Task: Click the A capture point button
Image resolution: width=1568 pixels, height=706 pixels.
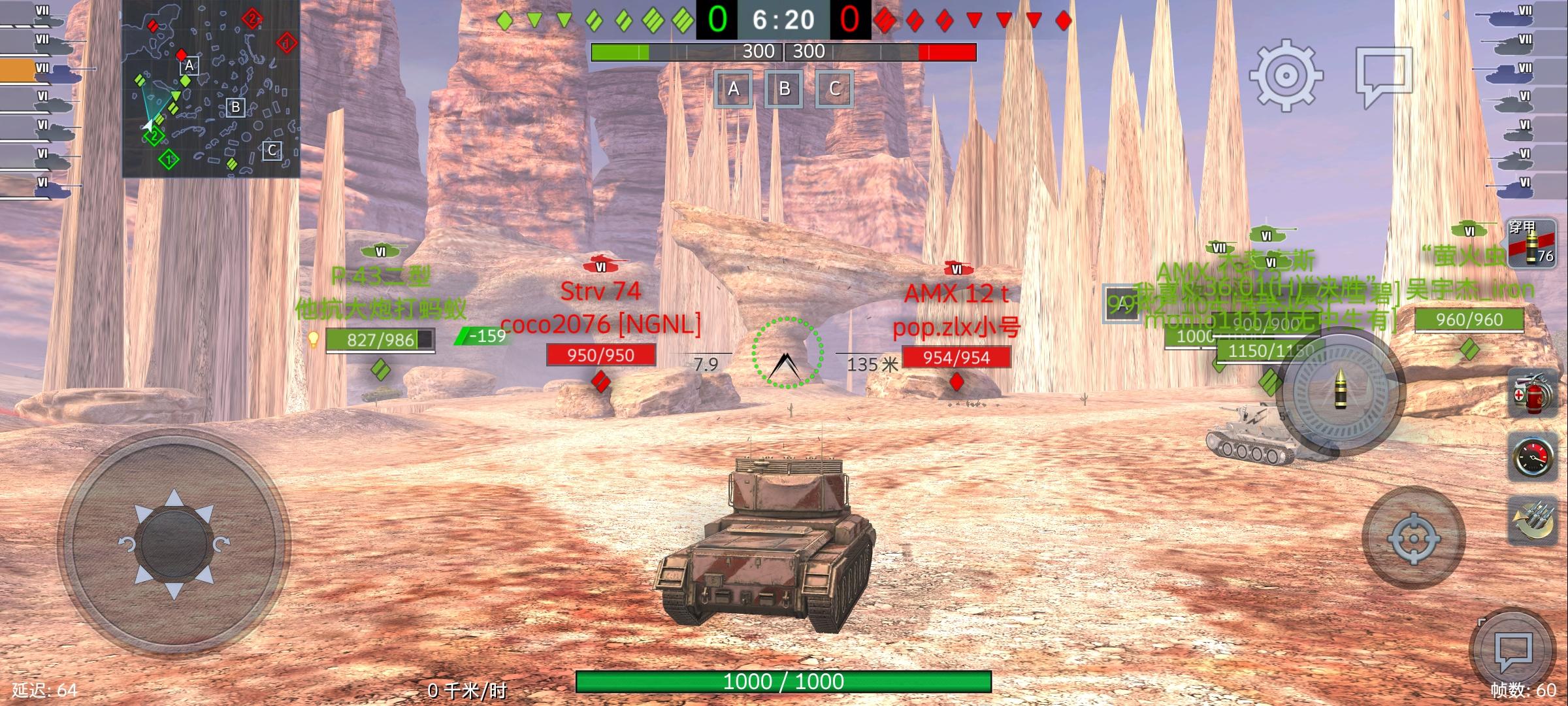Action: [x=734, y=90]
